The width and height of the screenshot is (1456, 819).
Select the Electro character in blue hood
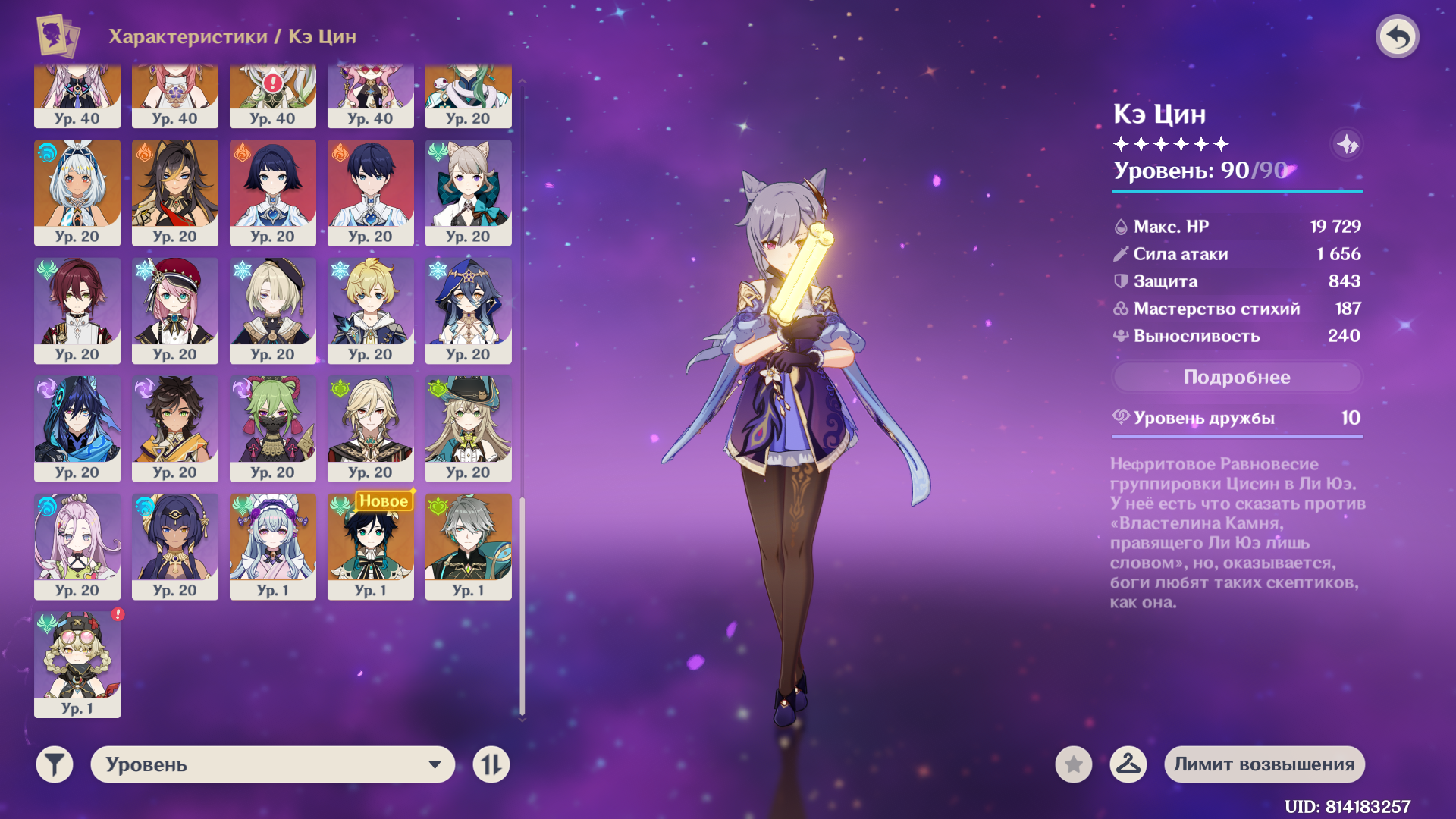click(x=77, y=428)
